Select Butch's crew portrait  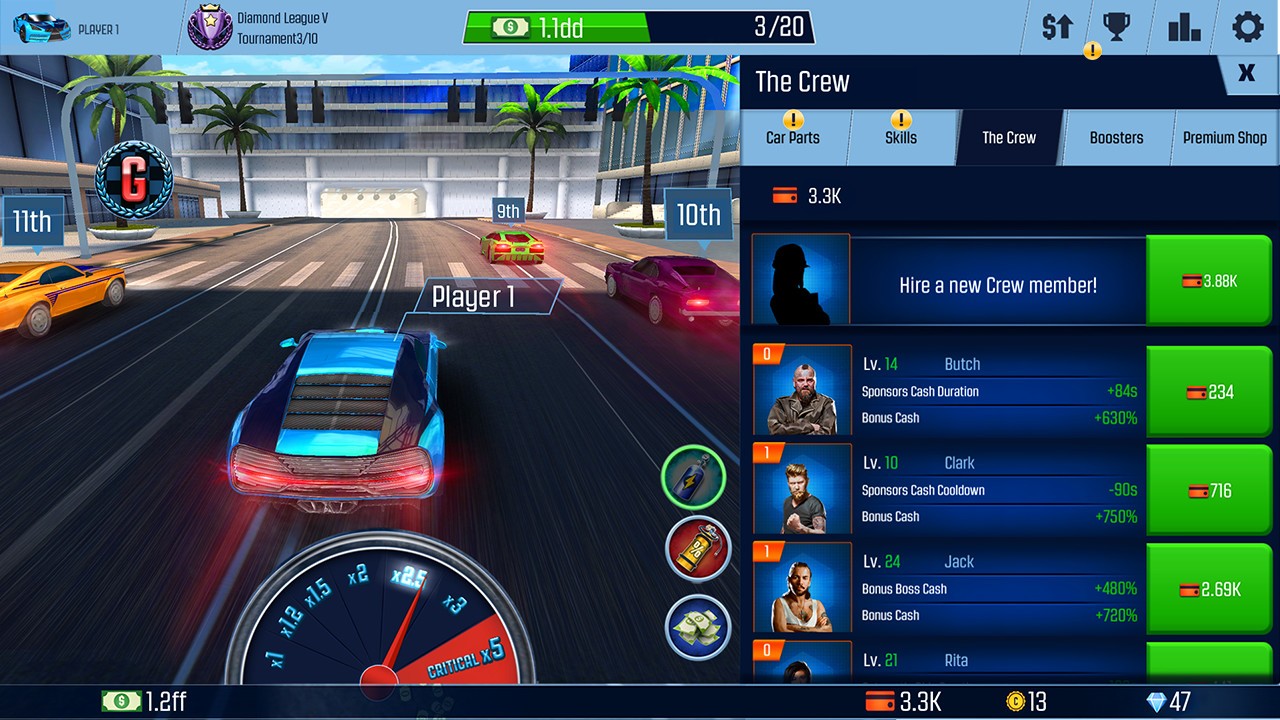pyautogui.click(x=802, y=390)
